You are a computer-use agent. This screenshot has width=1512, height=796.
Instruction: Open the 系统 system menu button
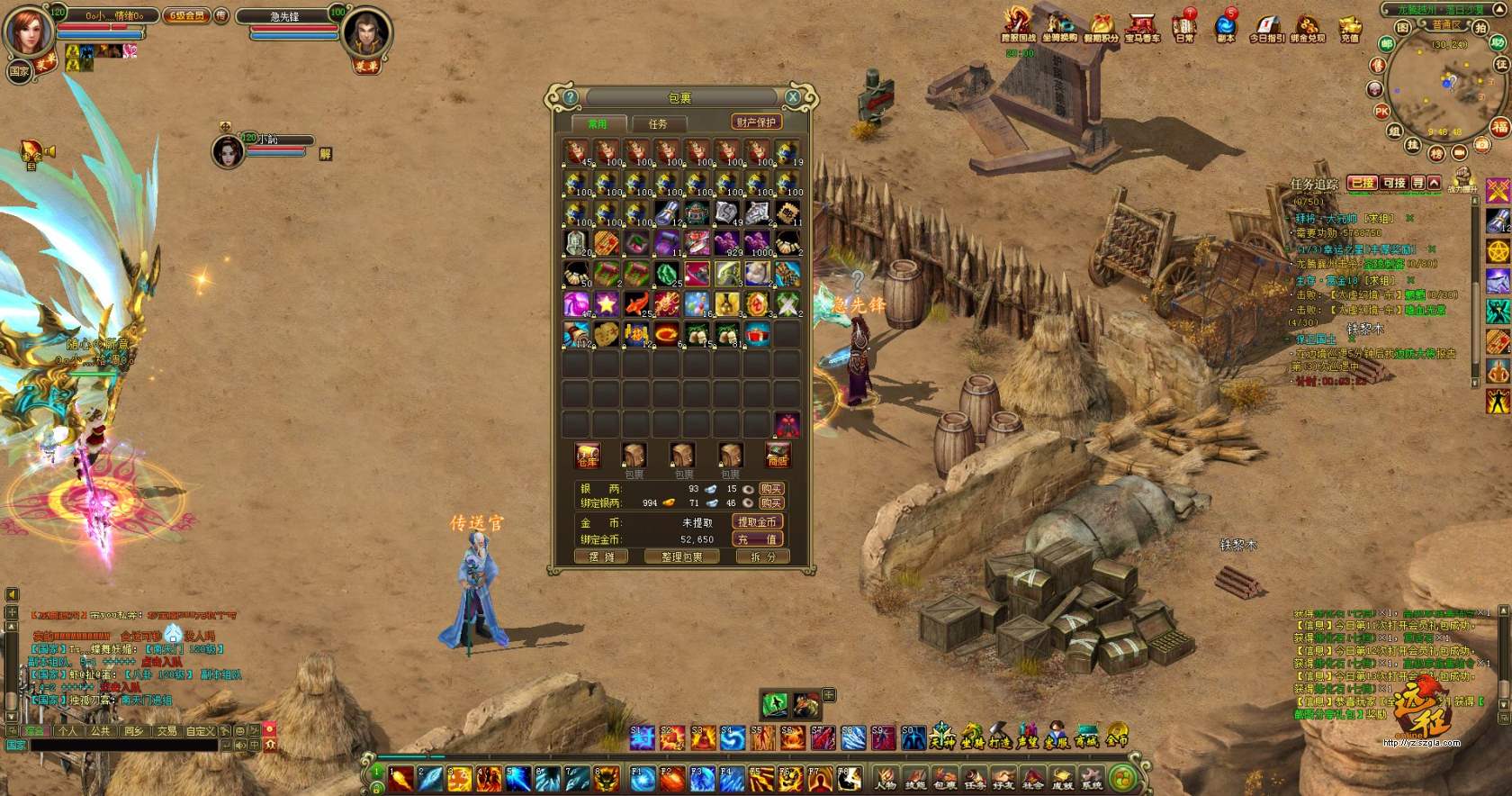click(1092, 779)
